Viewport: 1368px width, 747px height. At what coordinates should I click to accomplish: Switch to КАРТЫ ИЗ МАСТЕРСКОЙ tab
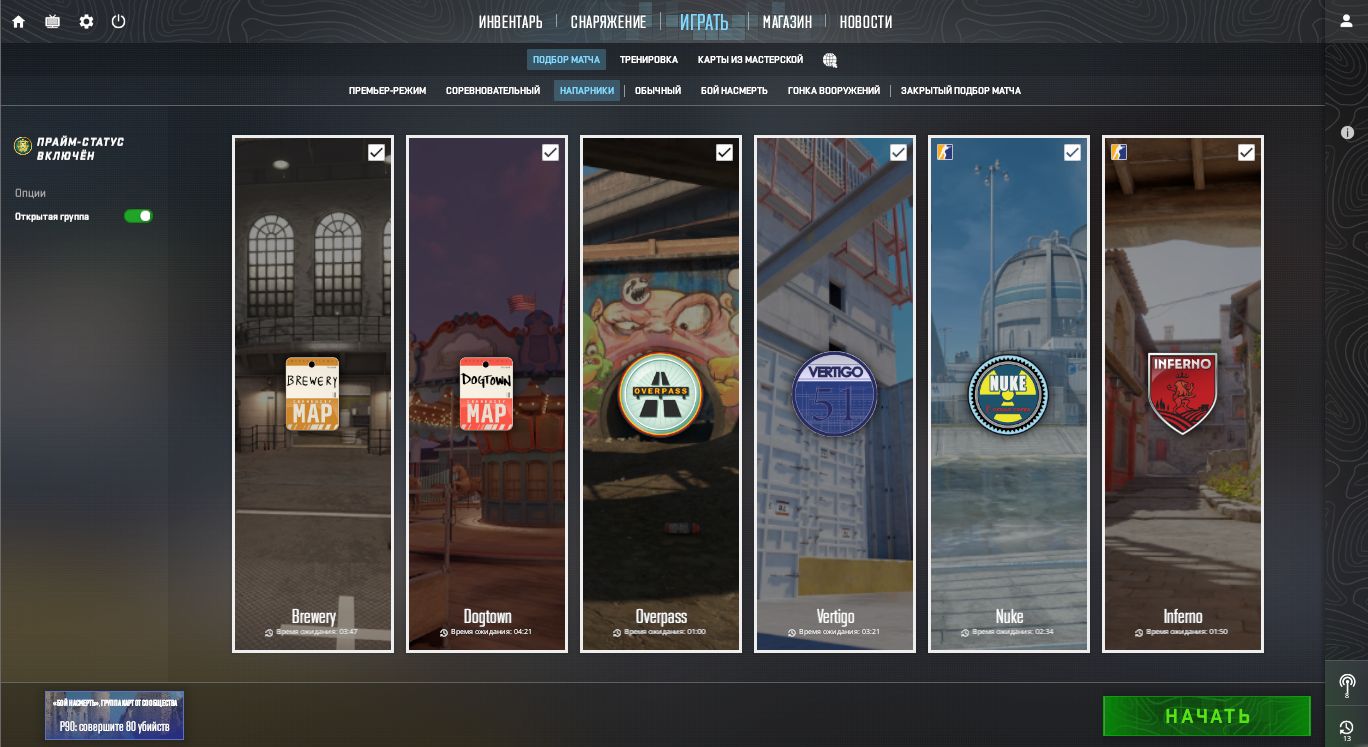(x=750, y=60)
